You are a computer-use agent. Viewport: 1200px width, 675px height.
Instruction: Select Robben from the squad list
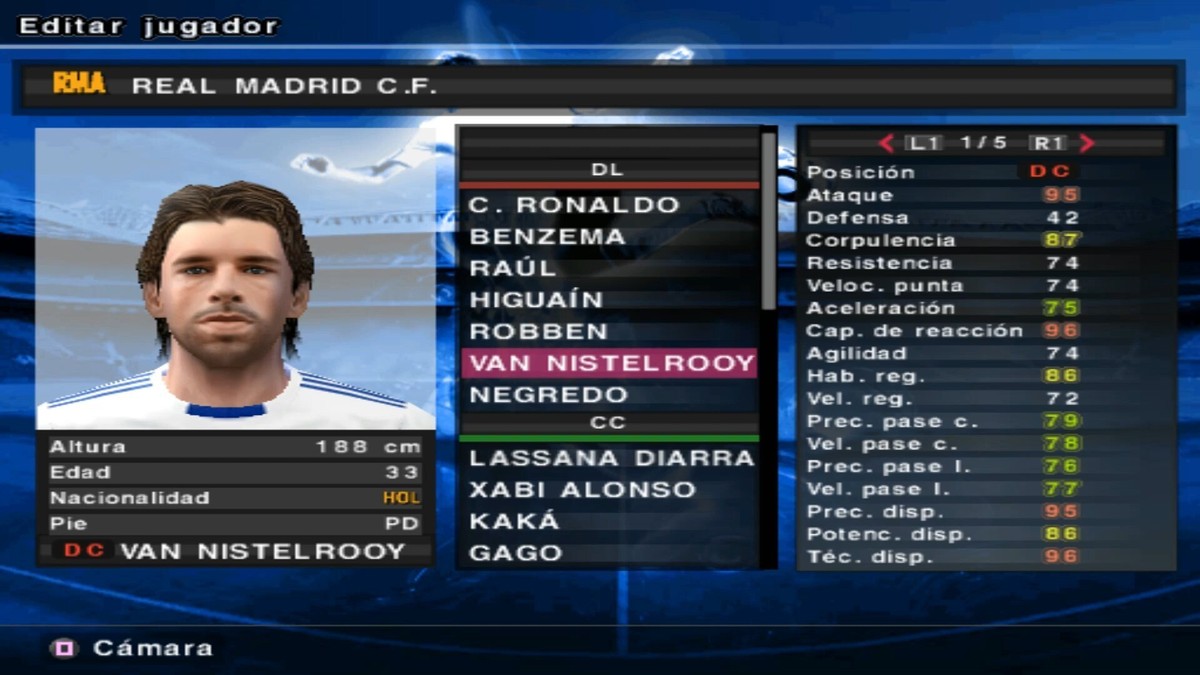pos(538,331)
